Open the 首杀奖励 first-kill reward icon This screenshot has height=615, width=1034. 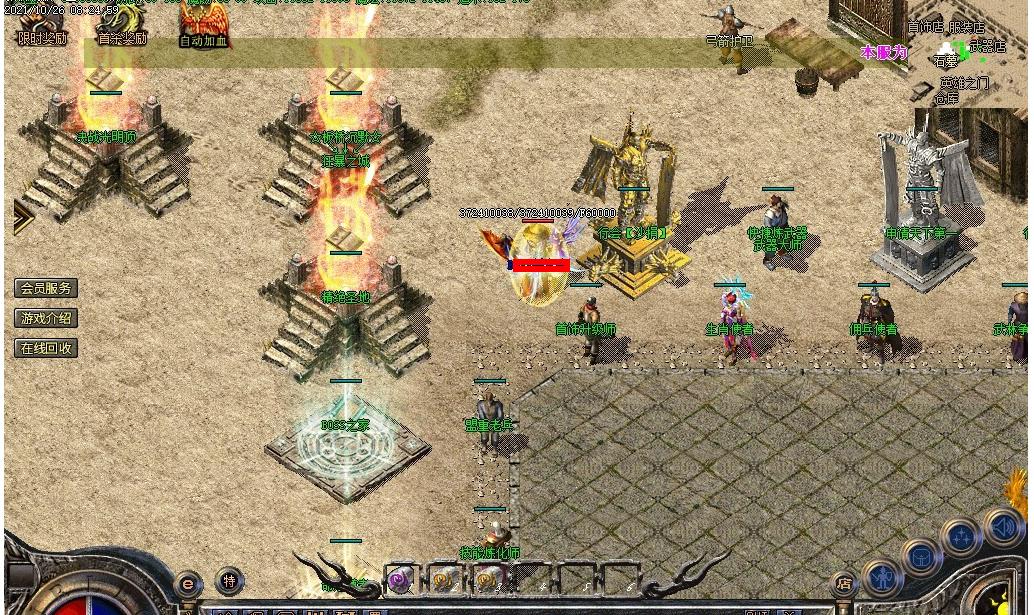tap(122, 25)
